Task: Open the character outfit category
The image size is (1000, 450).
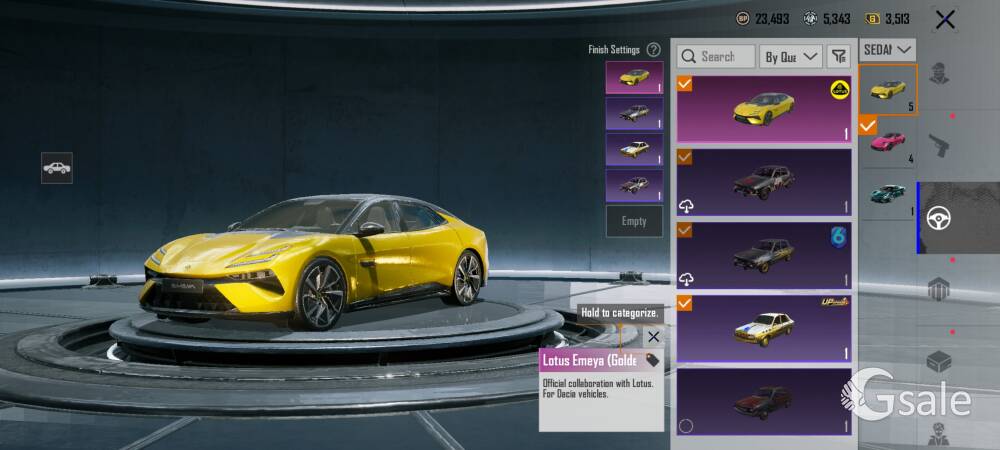Action: (x=938, y=73)
